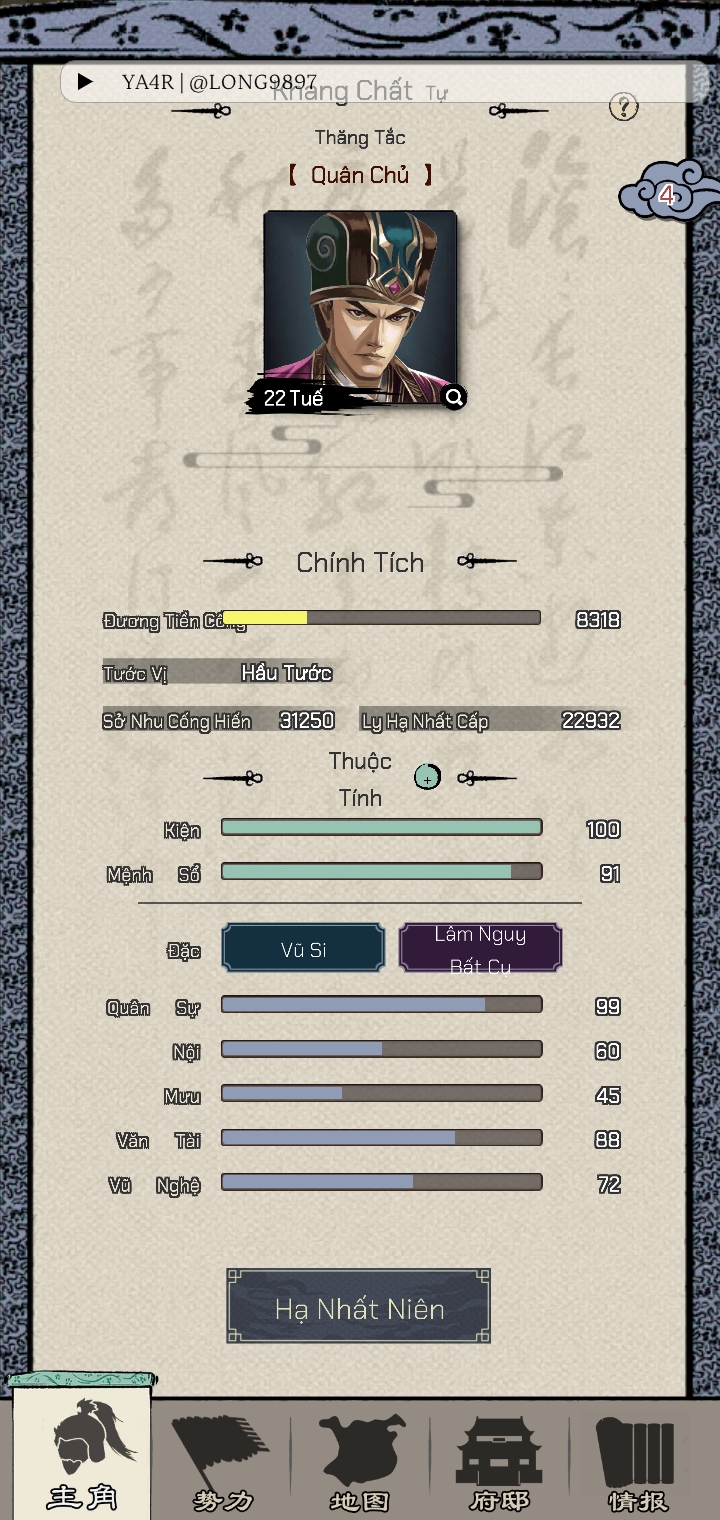Open the help question mark icon

pyautogui.click(x=623, y=107)
